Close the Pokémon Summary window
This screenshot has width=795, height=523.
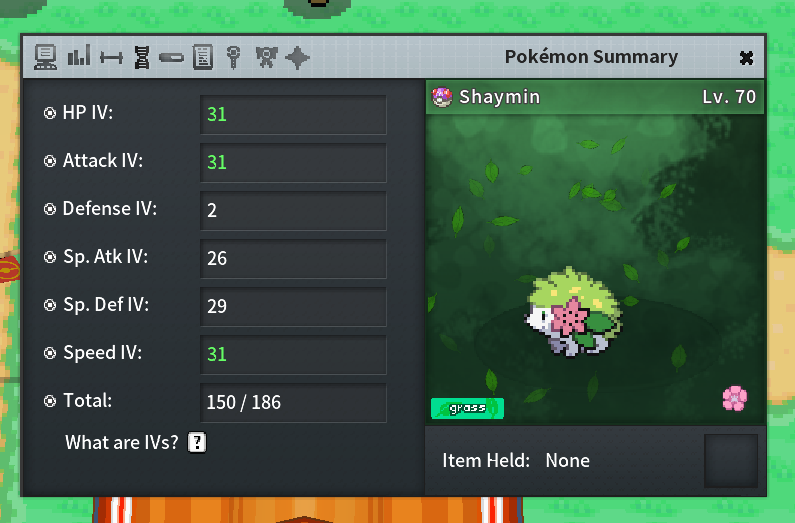tap(746, 58)
